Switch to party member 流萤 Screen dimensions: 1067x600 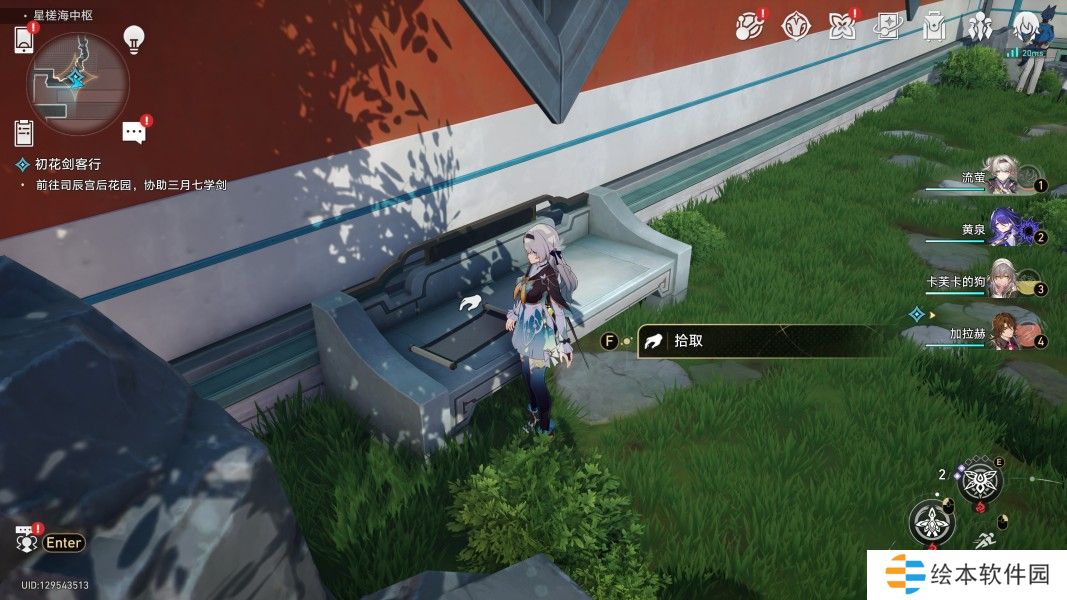(x=1002, y=176)
